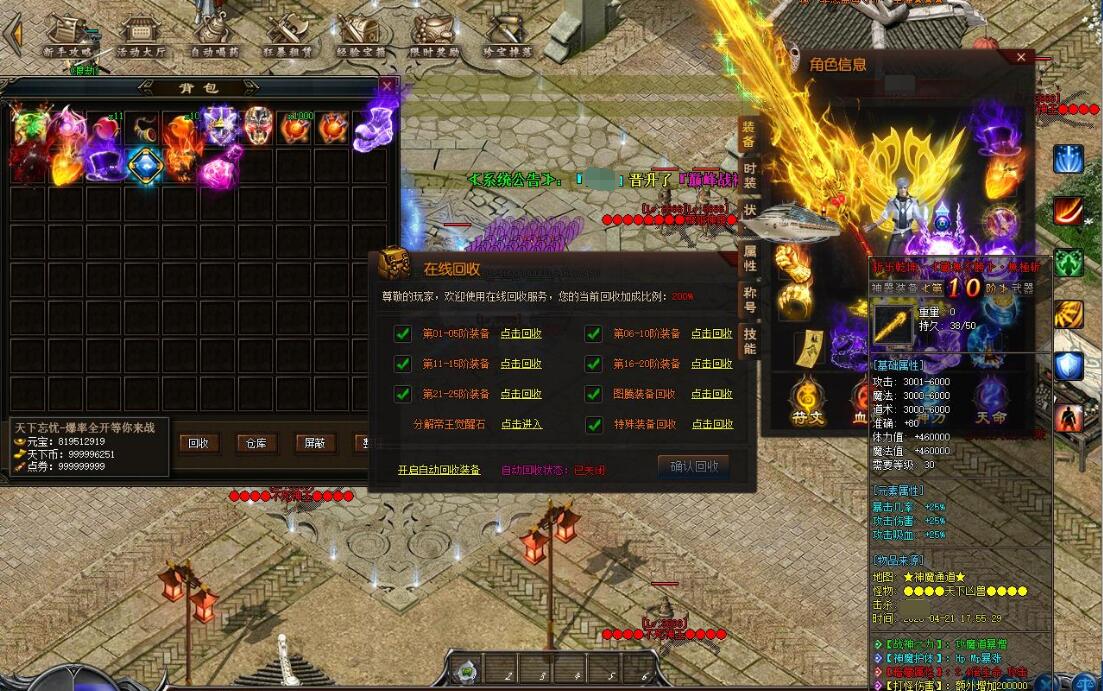Open the 经验宝箱 experience chest
This screenshot has width=1103, height=691.
[359, 37]
